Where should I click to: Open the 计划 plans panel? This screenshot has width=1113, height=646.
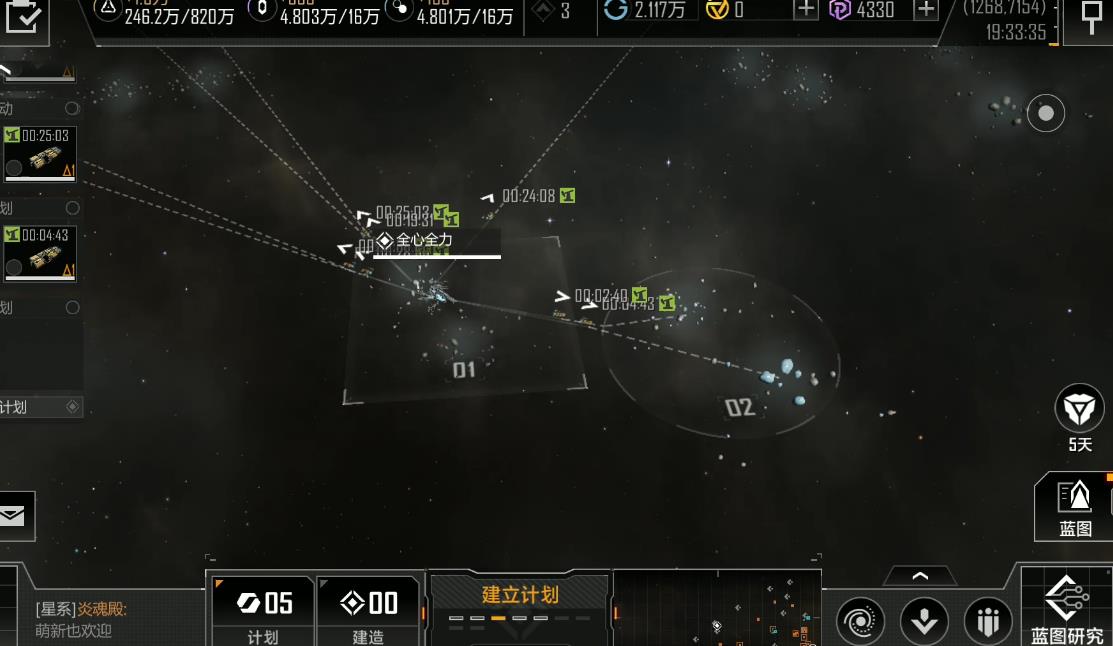pyautogui.click(x=264, y=610)
